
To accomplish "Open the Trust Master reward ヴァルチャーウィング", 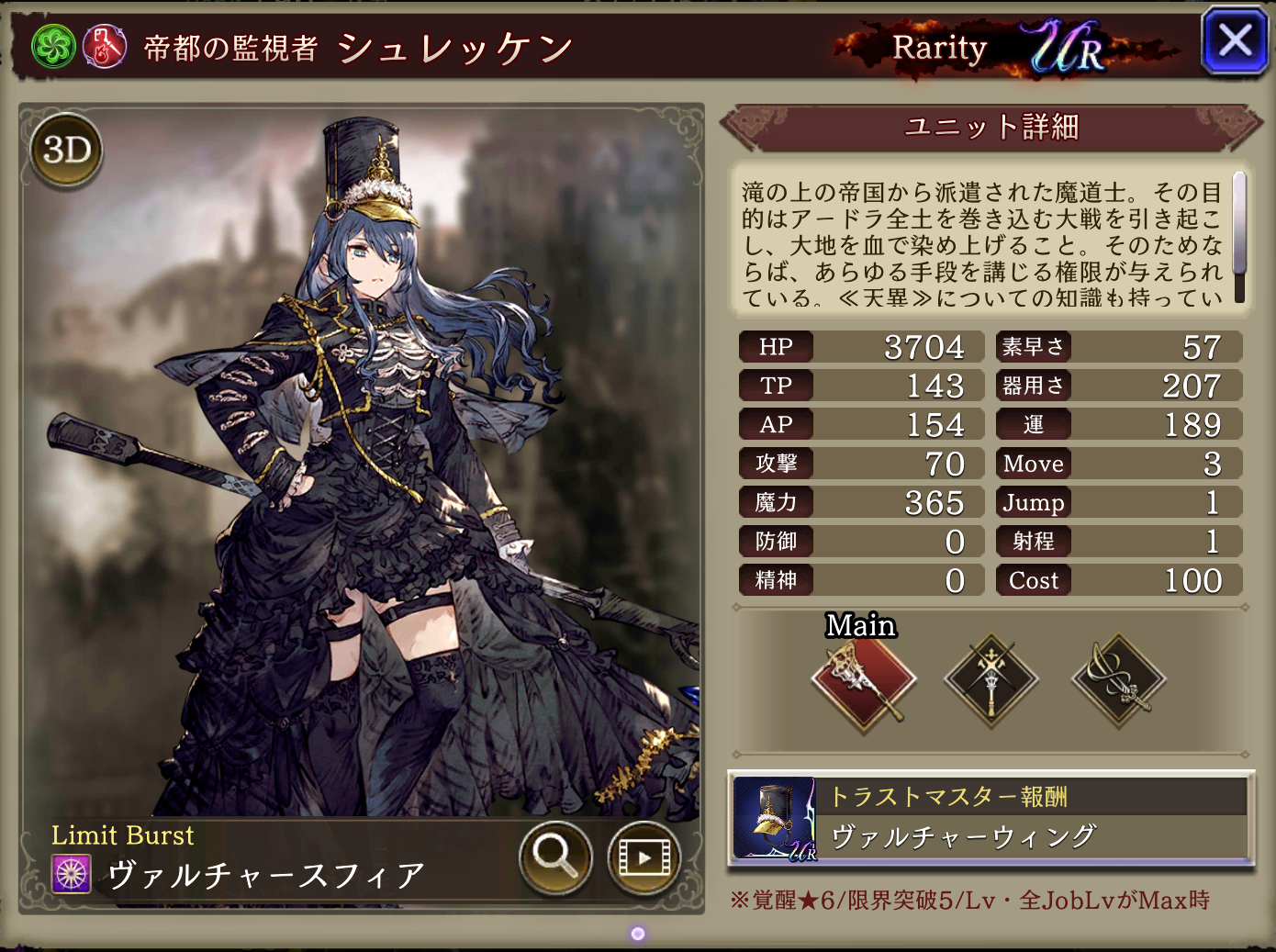I will [991, 819].
